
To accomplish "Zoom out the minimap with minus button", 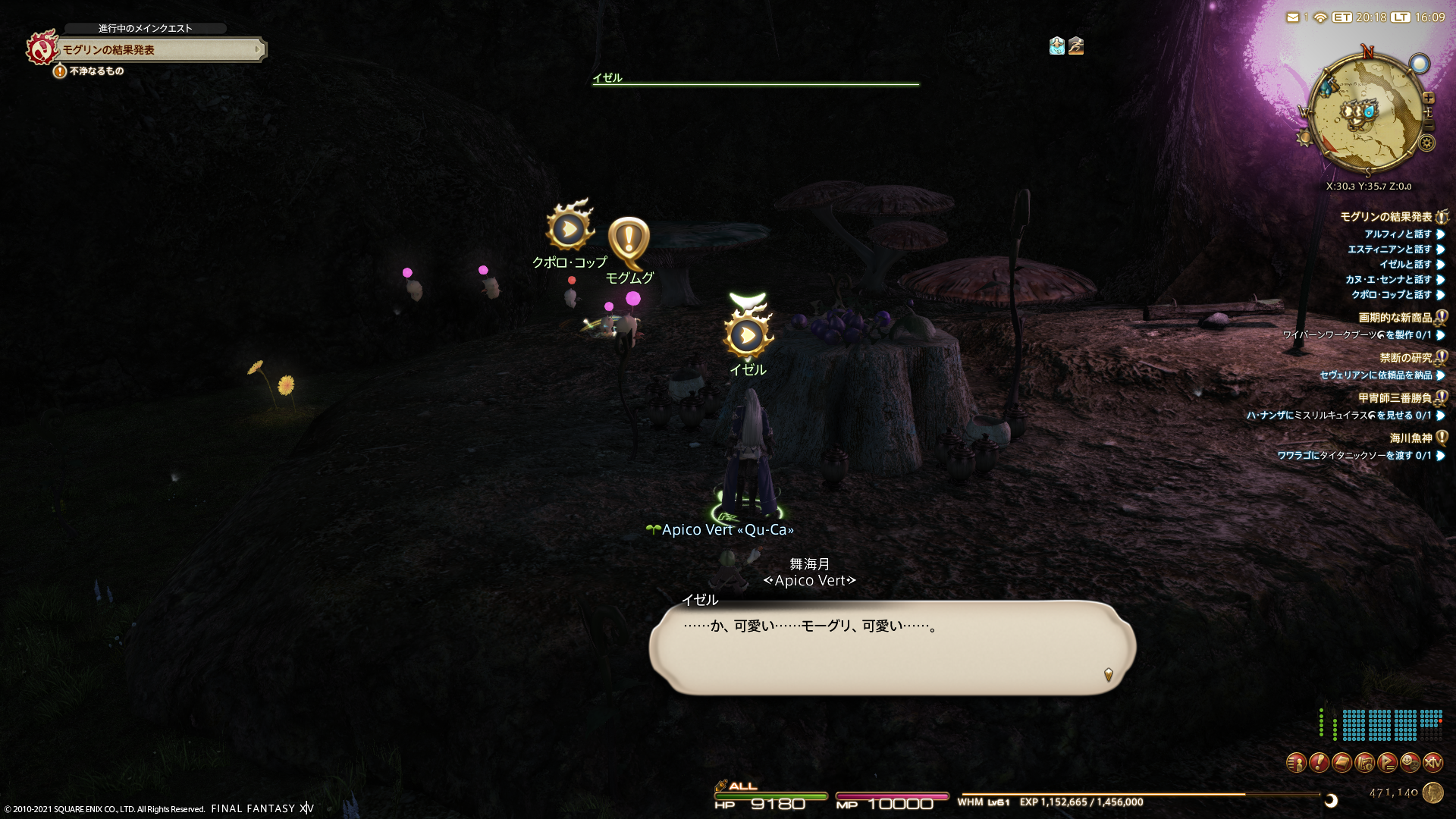I will (1429, 125).
